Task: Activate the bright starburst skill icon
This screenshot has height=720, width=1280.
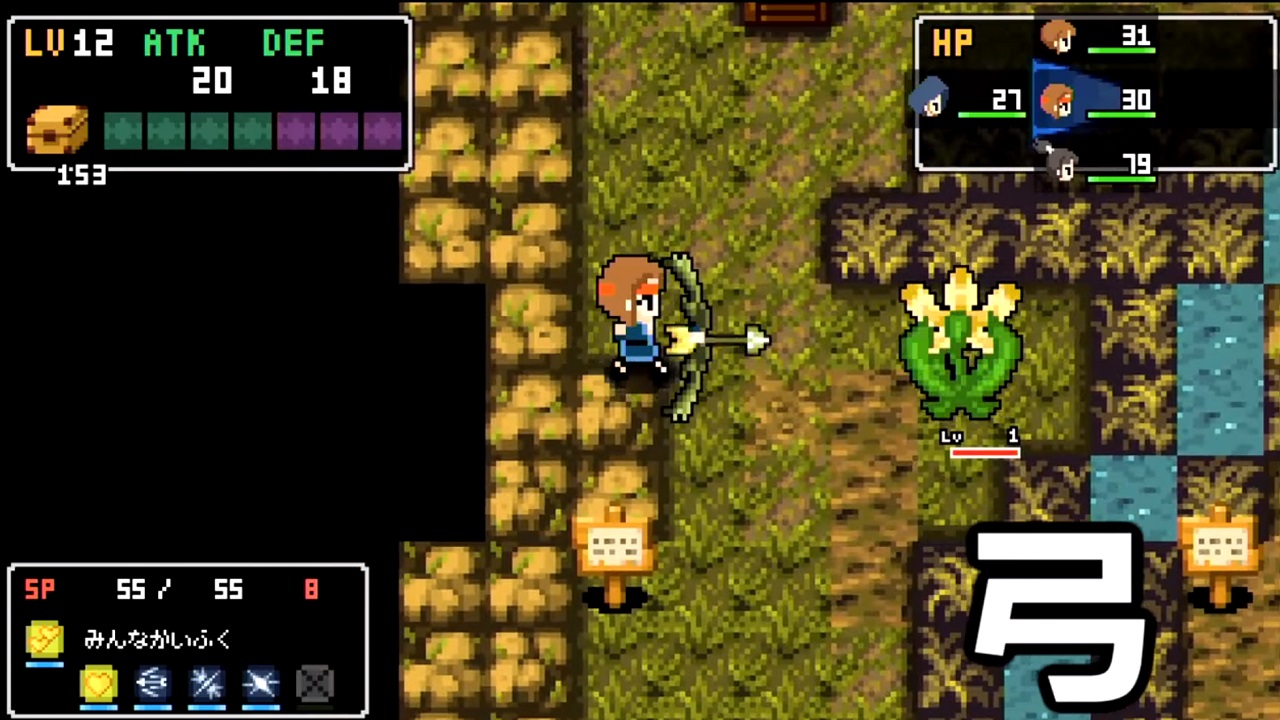Action: point(261,684)
